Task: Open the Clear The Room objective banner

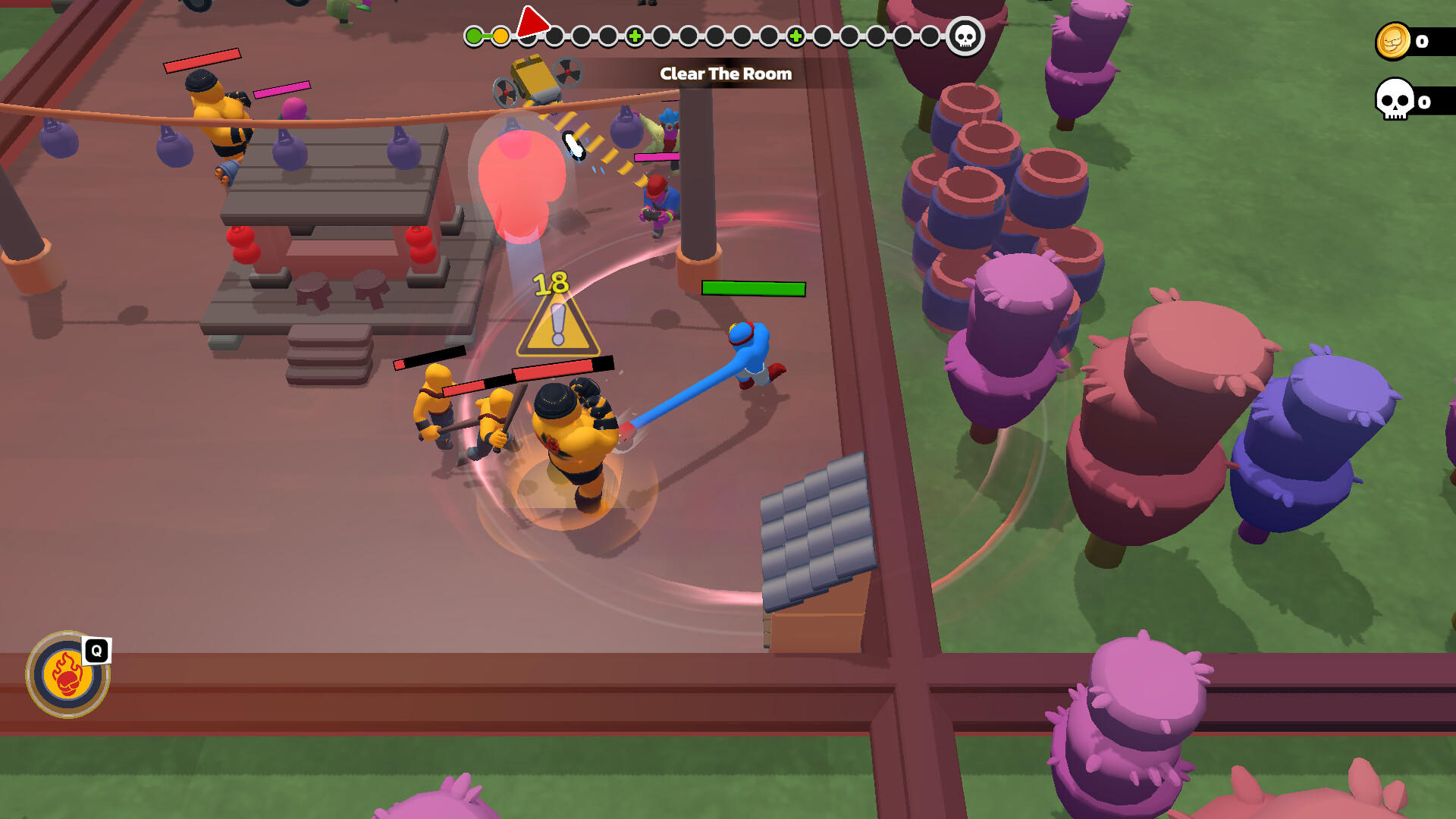Action: tap(726, 74)
